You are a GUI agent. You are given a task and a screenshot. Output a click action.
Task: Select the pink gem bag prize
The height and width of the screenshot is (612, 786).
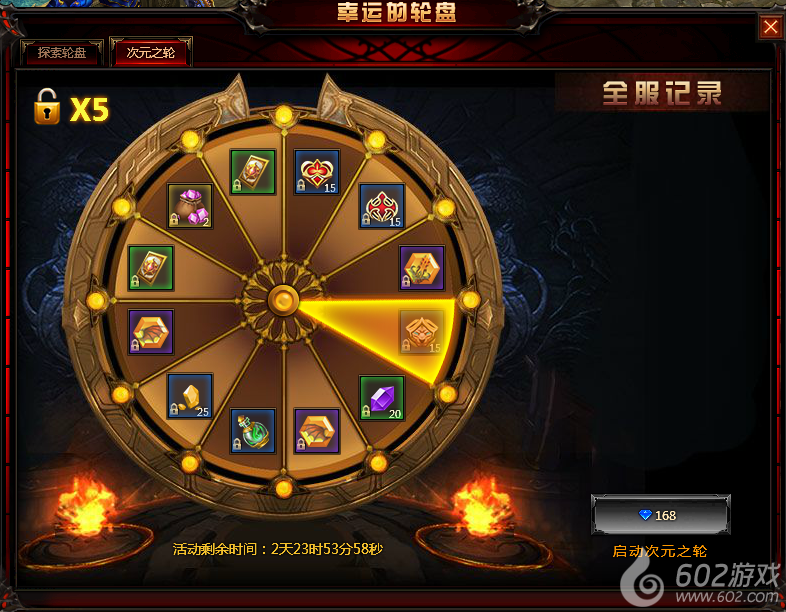tap(189, 206)
